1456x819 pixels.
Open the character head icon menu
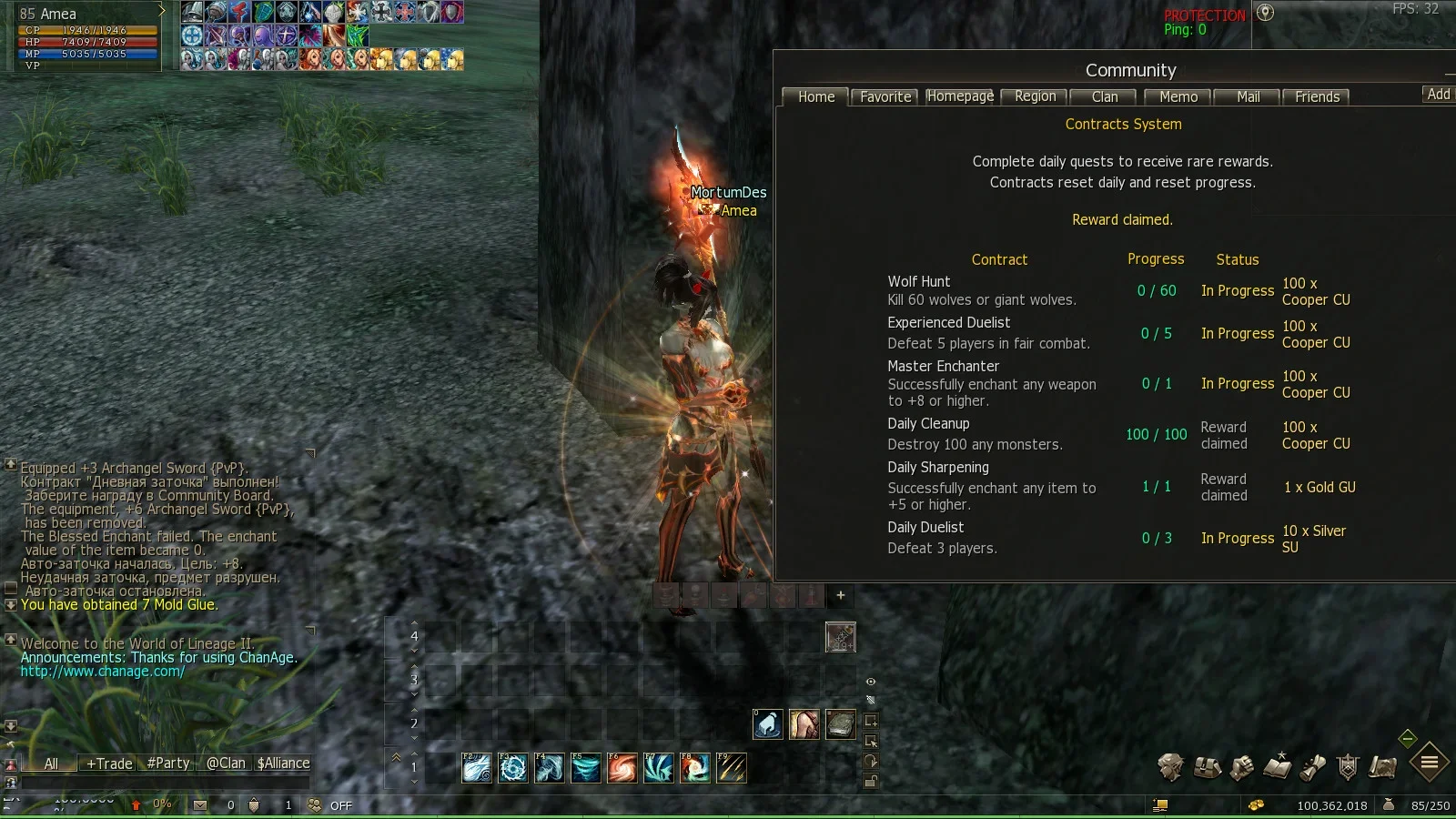[1170, 767]
